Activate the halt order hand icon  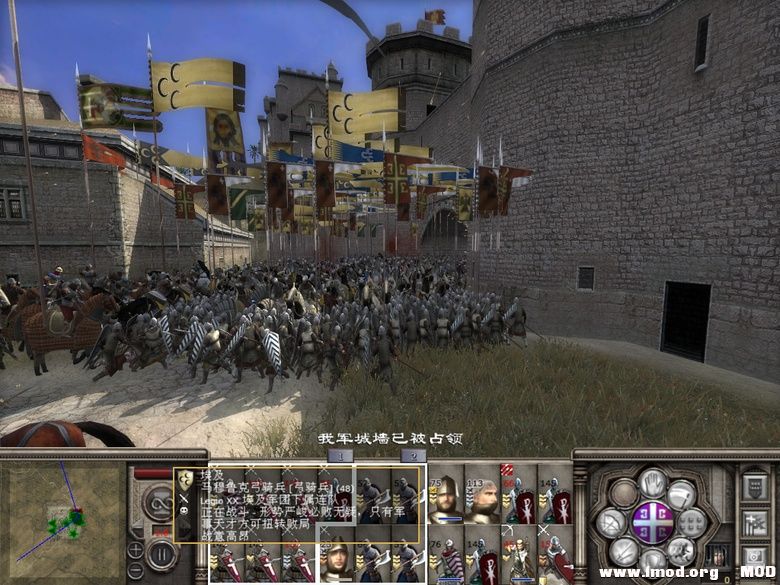point(652,485)
